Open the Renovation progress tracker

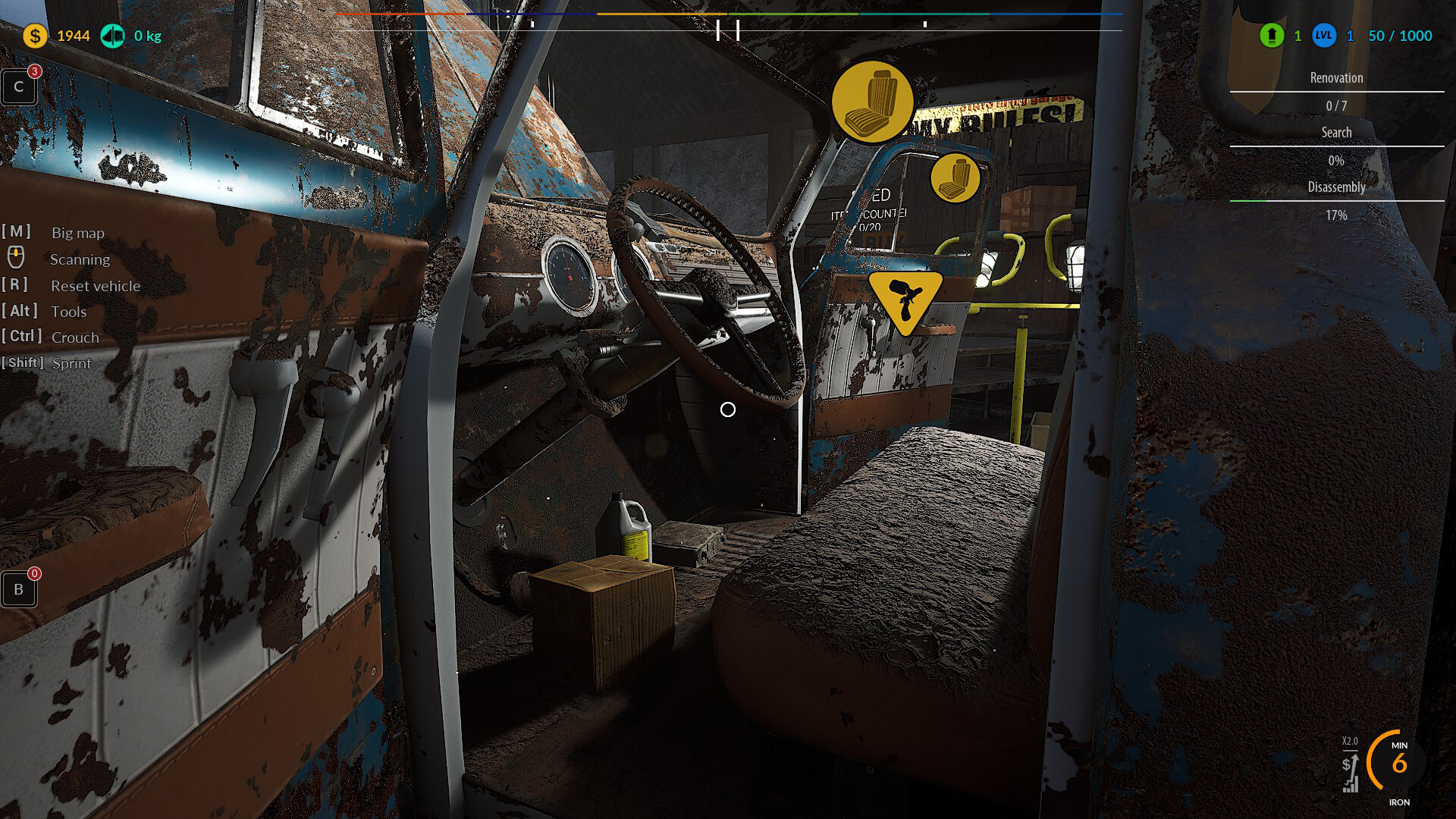coord(1336,78)
